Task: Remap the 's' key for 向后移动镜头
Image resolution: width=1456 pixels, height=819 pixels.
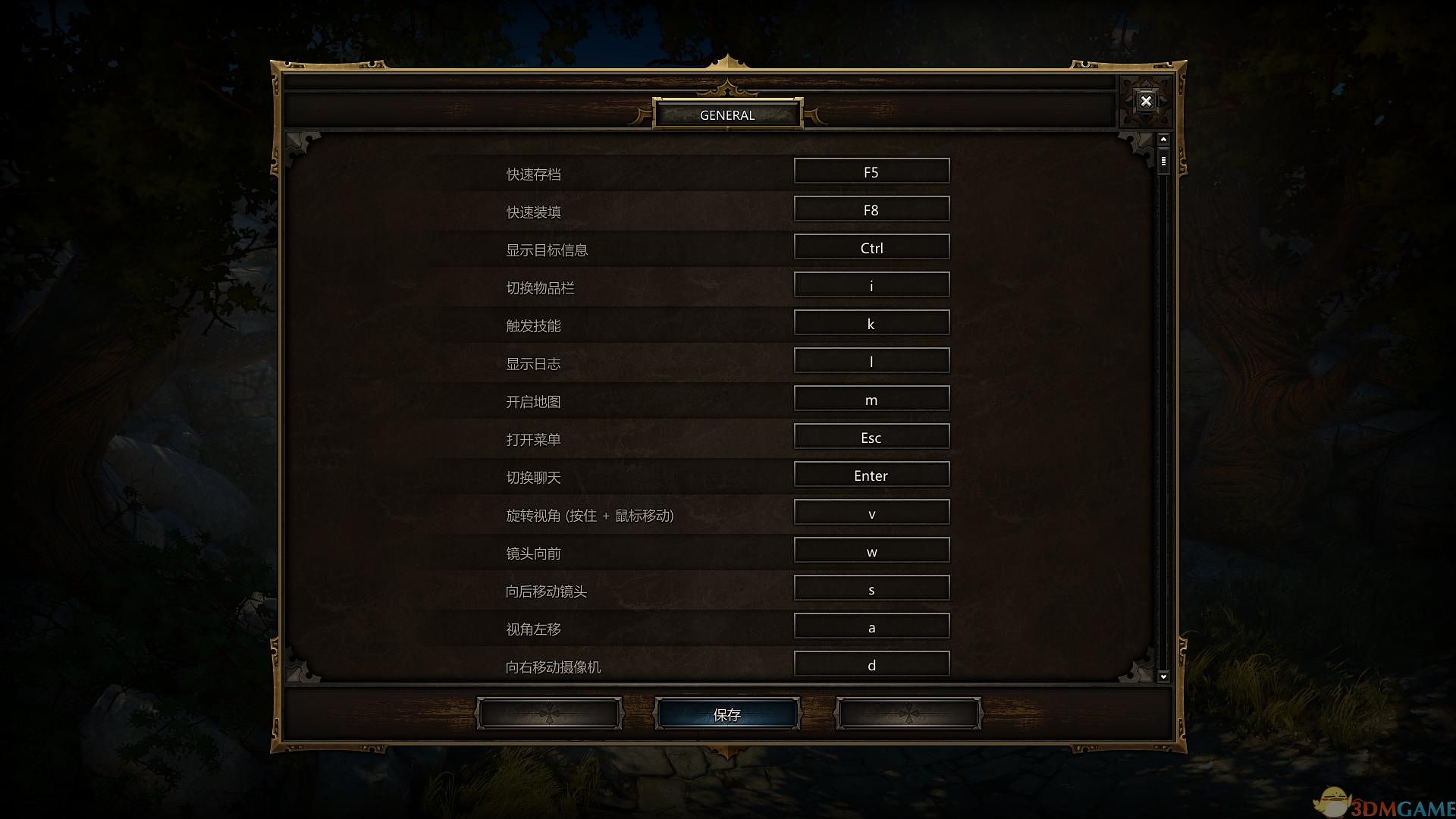Action: (x=871, y=588)
